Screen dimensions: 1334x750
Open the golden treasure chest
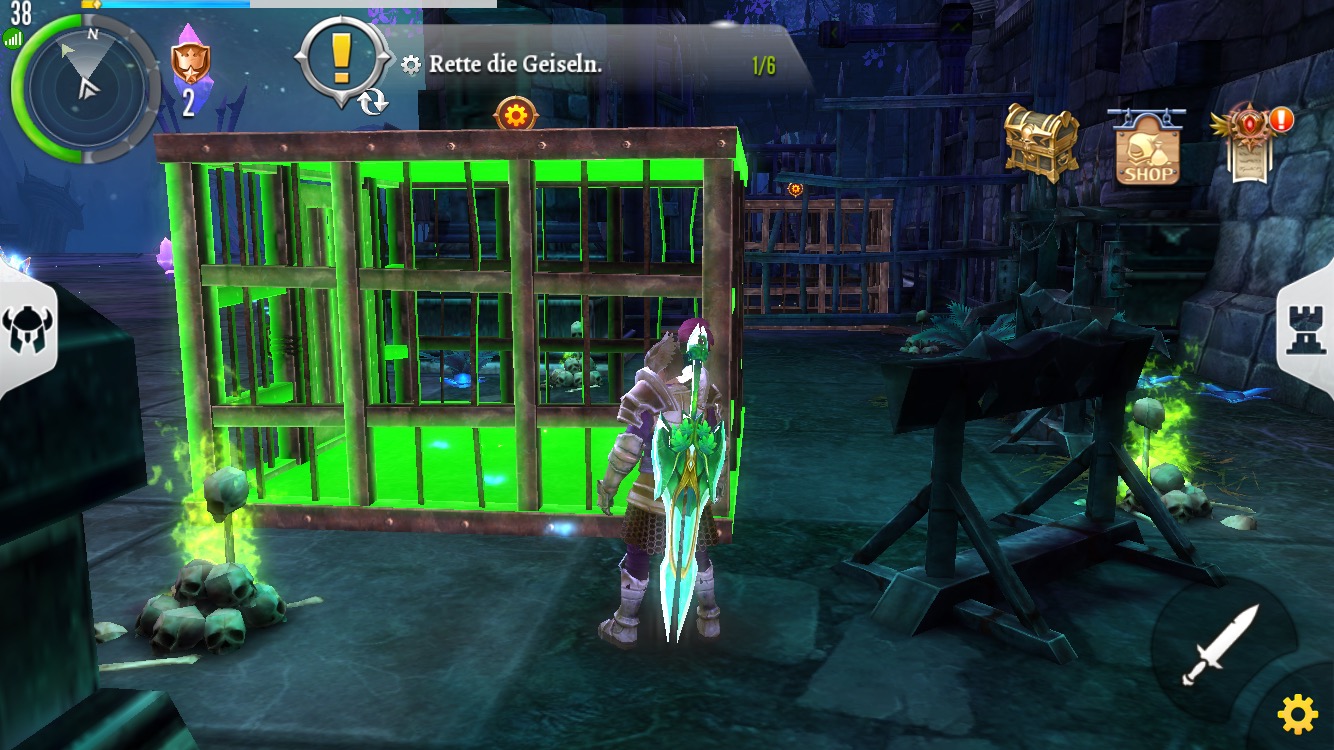pyautogui.click(x=1041, y=142)
